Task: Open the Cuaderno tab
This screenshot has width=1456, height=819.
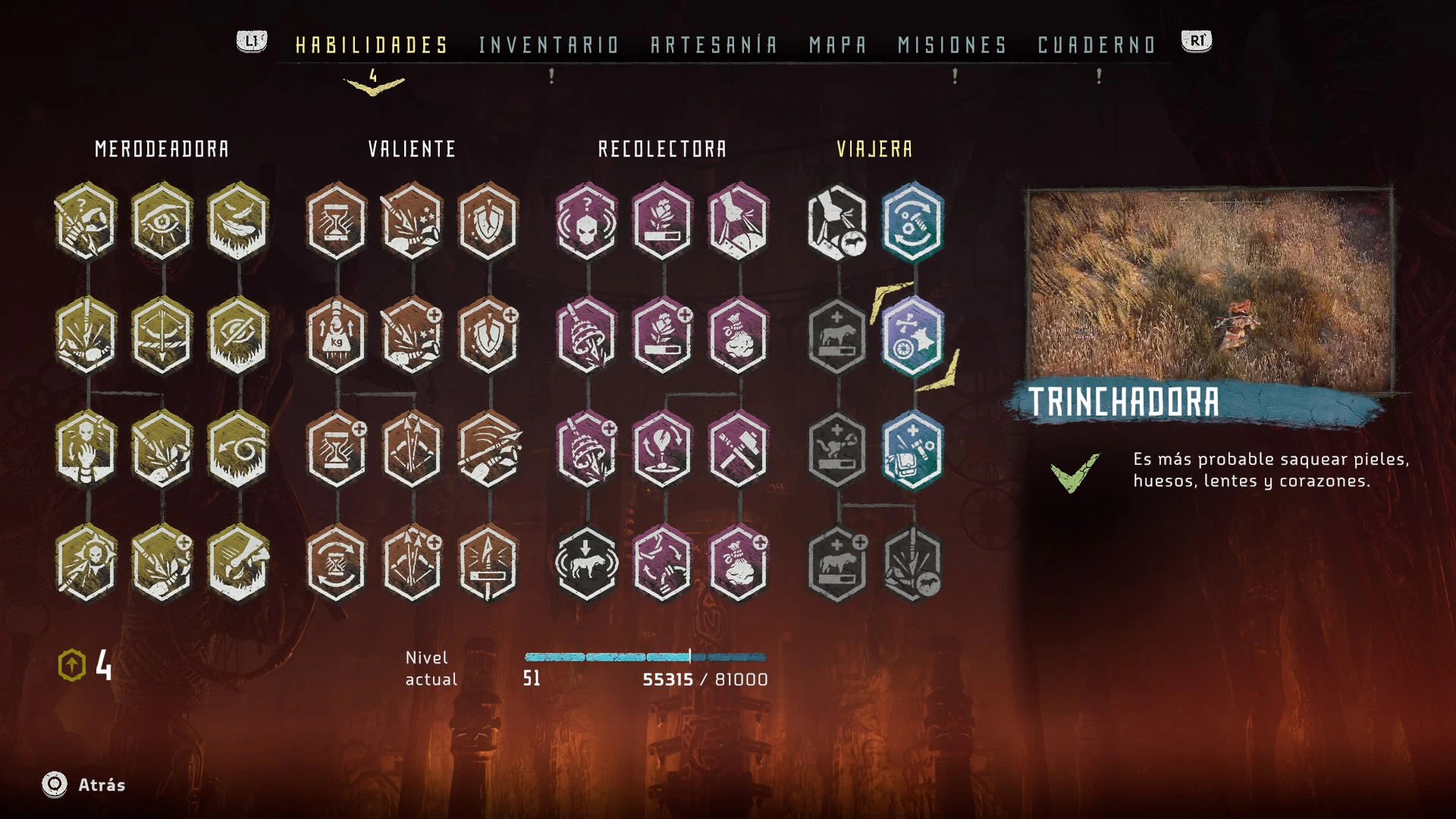Action: [1096, 45]
